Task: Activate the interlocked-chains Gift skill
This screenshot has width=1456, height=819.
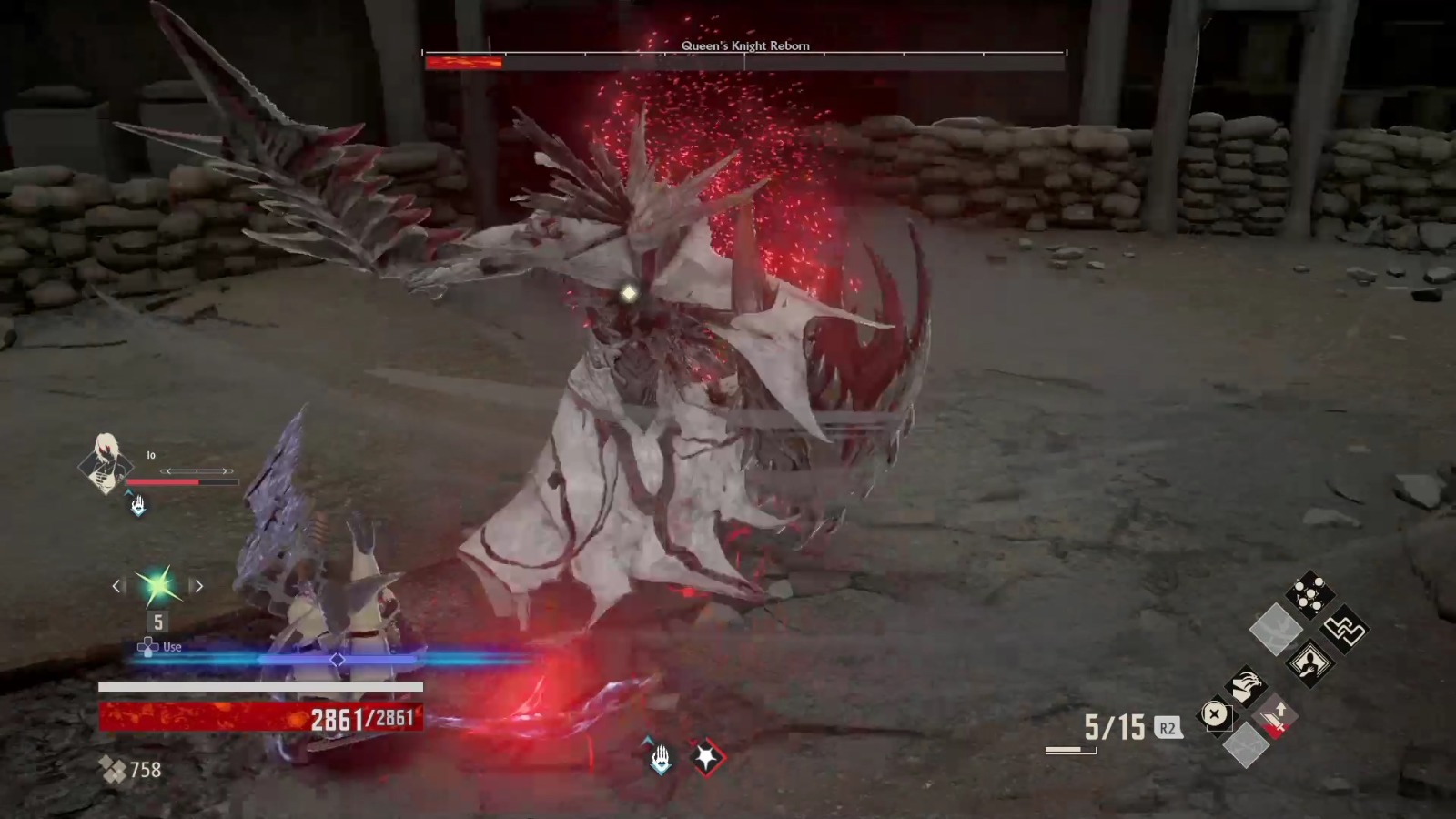Action: pyautogui.click(x=1345, y=630)
